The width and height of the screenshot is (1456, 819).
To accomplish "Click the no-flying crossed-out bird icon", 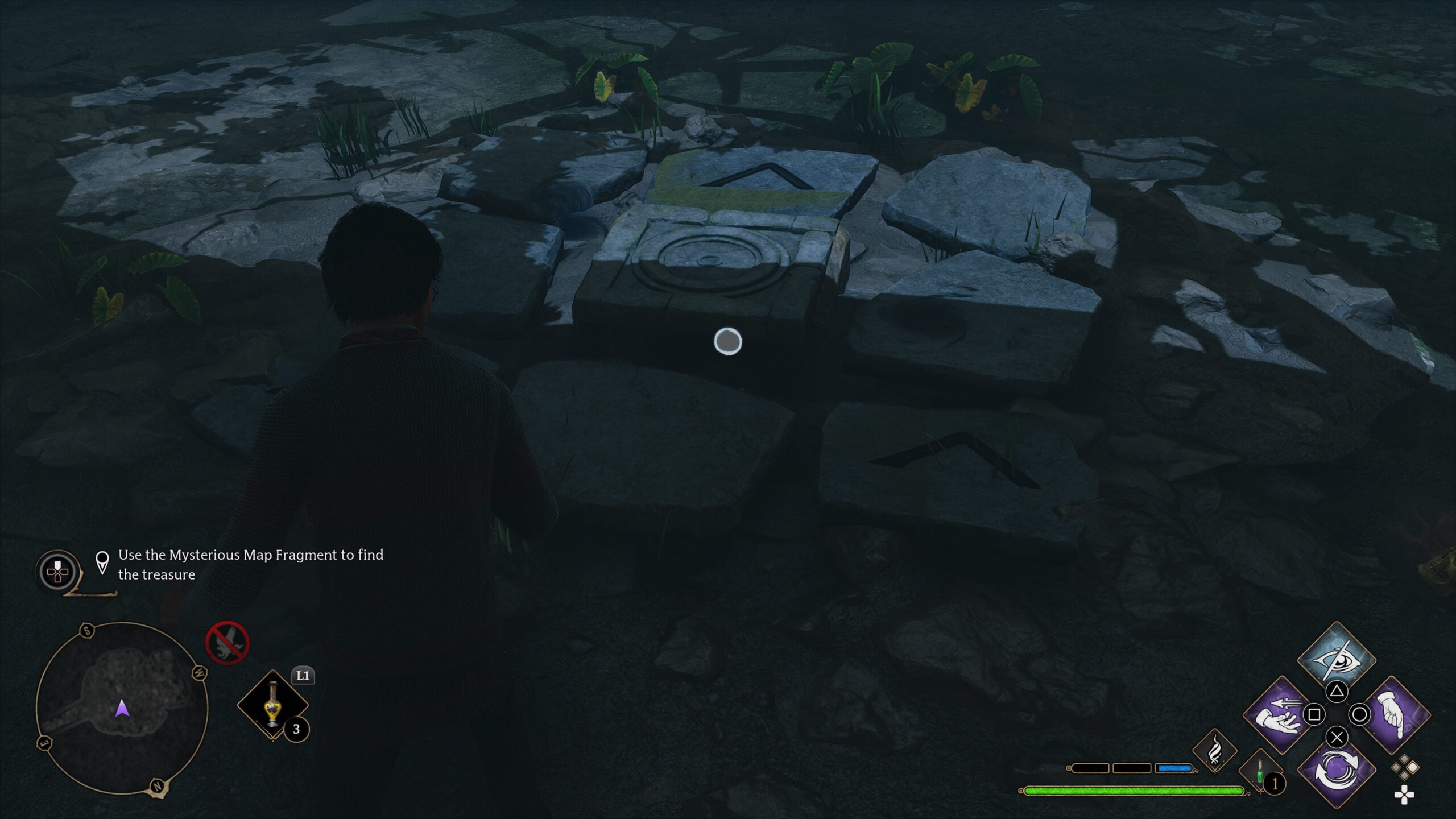I will [x=227, y=643].
